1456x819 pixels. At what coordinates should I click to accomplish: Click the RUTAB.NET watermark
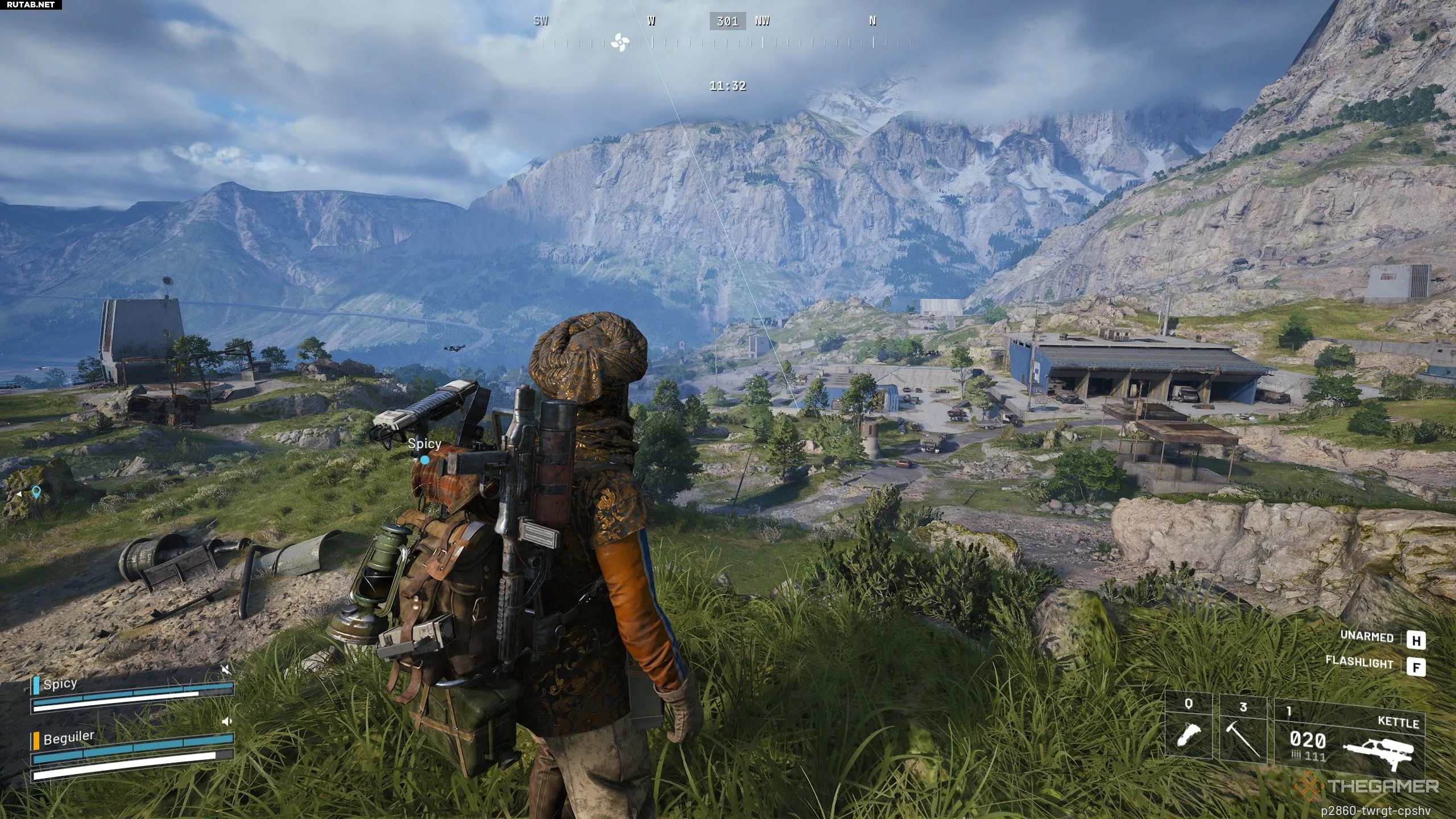pyautogui.click(x=31, y=5)
